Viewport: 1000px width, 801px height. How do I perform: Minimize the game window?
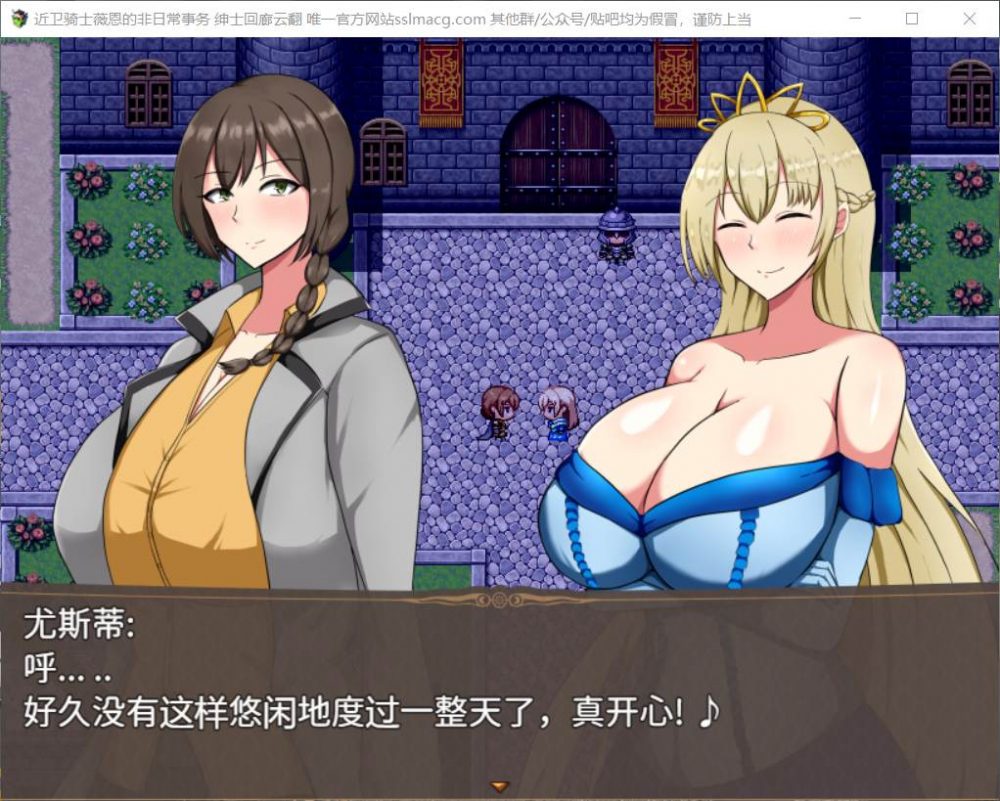(x=853, y=18)
